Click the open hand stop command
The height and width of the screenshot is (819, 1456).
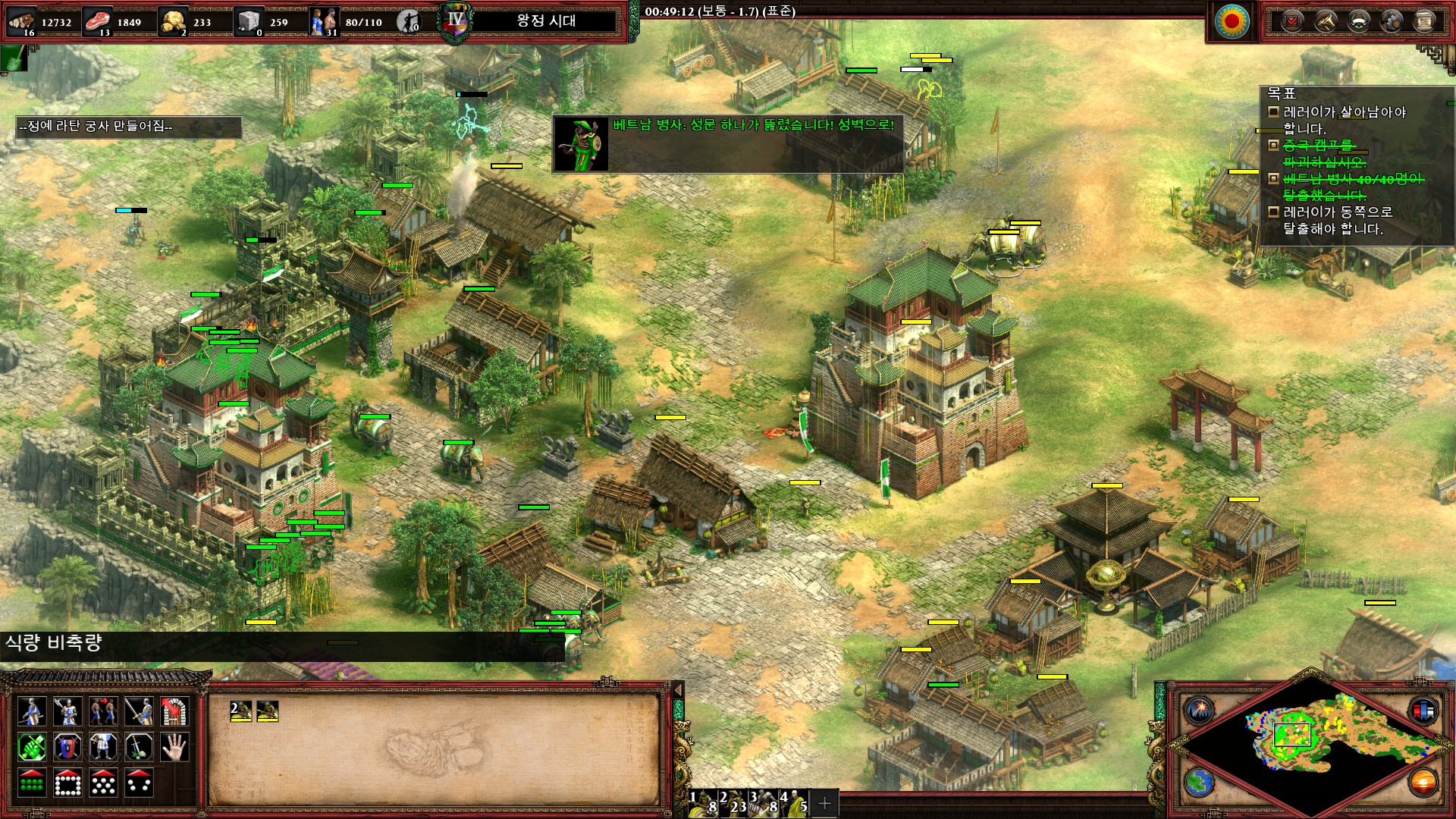tap(174, 748)
